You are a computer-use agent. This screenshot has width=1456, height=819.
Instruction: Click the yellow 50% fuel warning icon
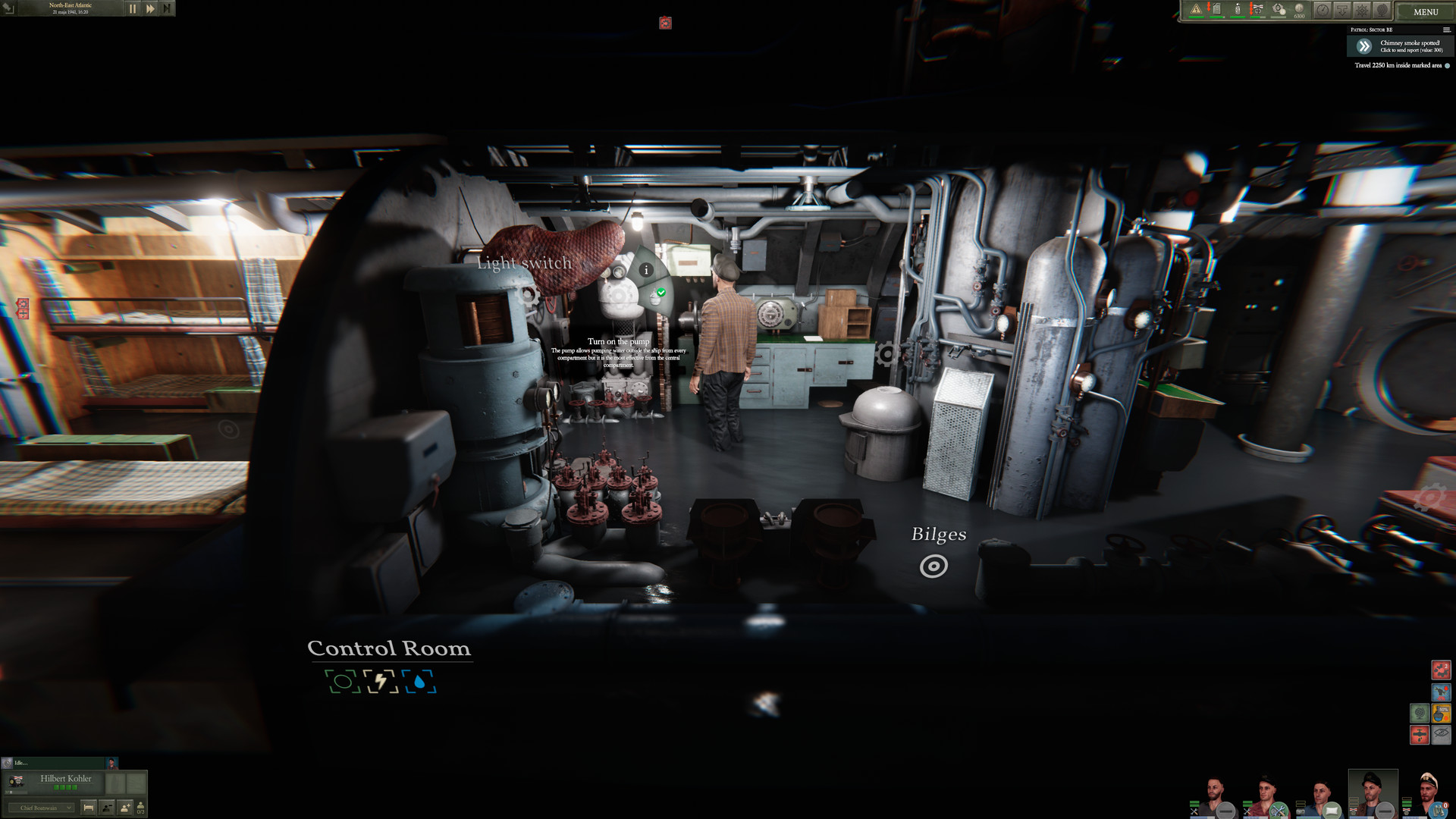click(x=1442, y=713)
